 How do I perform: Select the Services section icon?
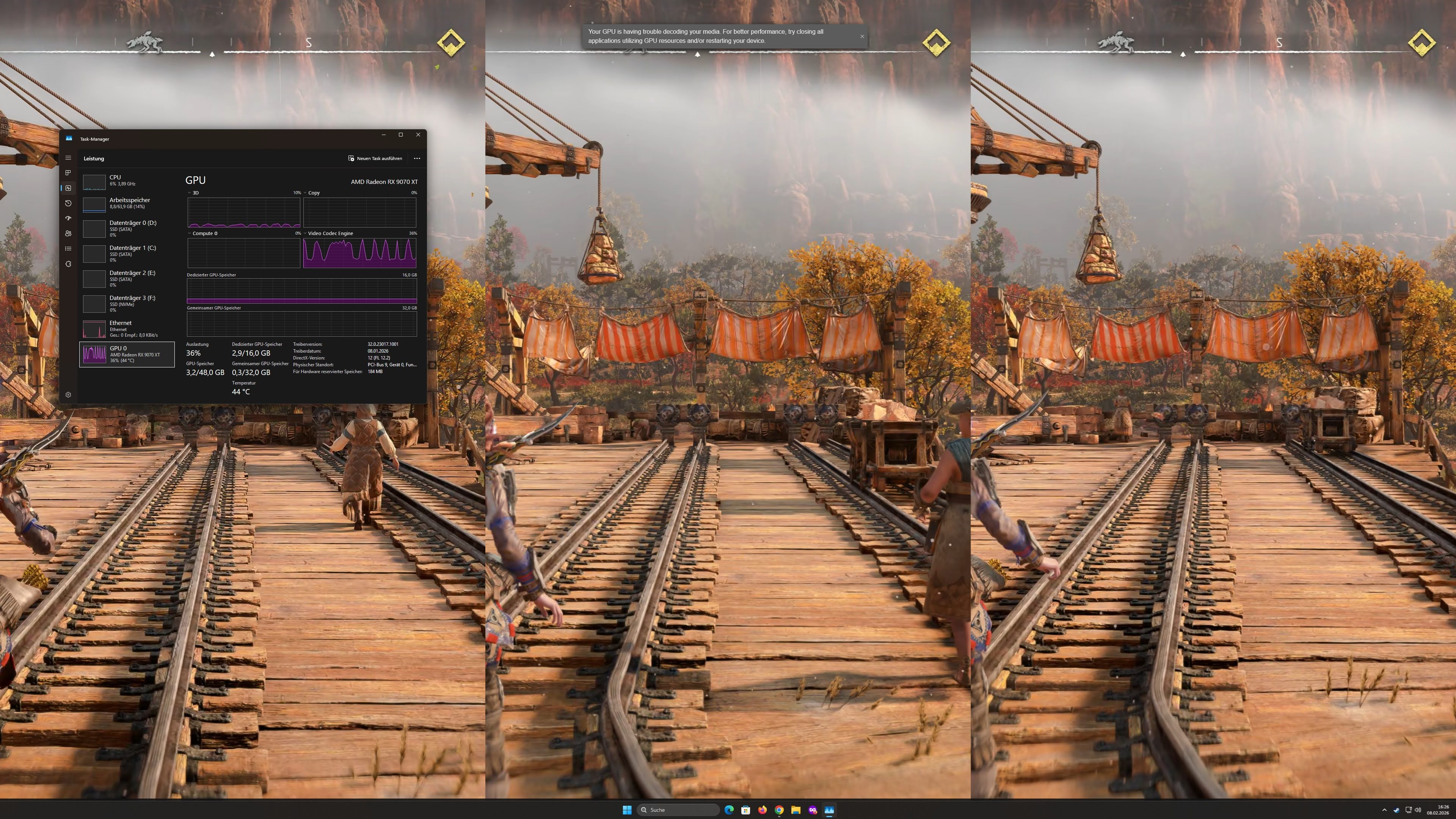pyautogui.click(x=68, y=264)
